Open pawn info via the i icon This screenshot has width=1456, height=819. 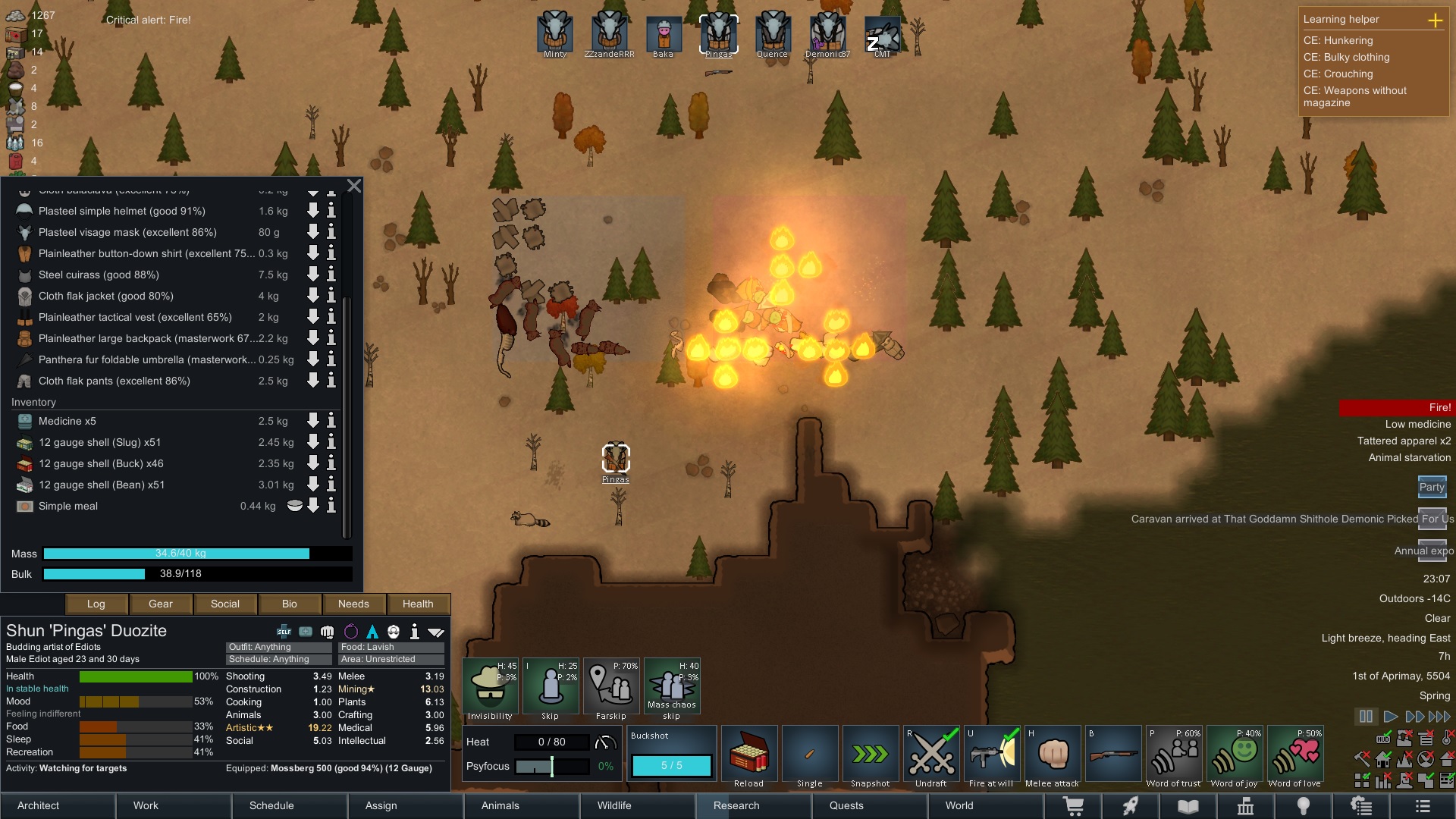(x=414, y=631)
